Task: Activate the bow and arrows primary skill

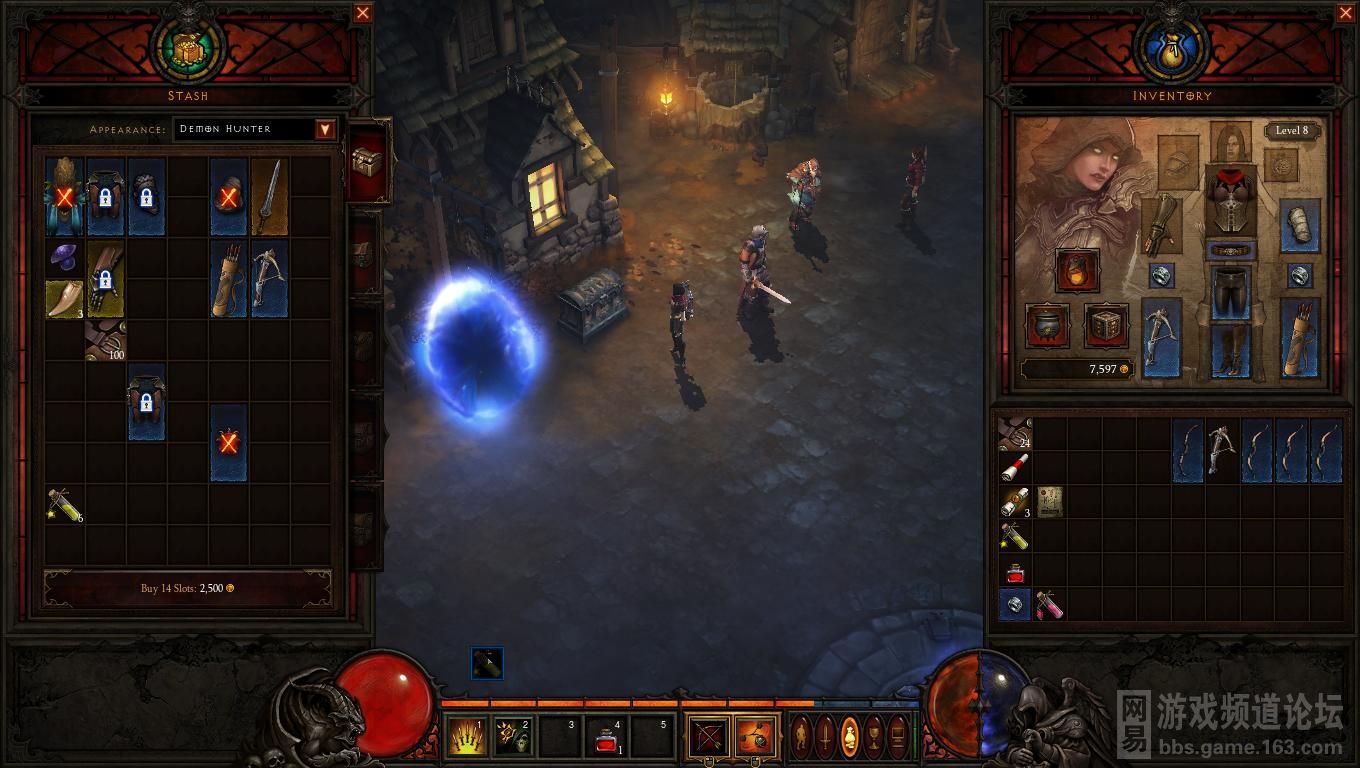Action: (x=709, y=737)
